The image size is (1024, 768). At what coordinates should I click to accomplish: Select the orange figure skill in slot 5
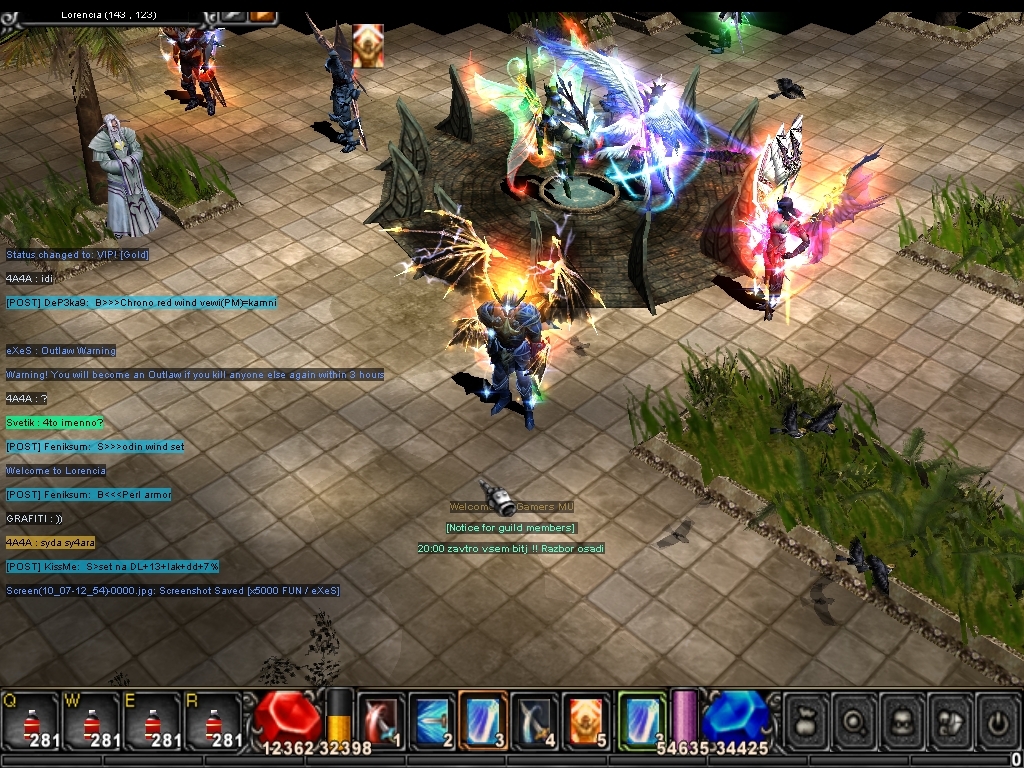pos(585,718)
